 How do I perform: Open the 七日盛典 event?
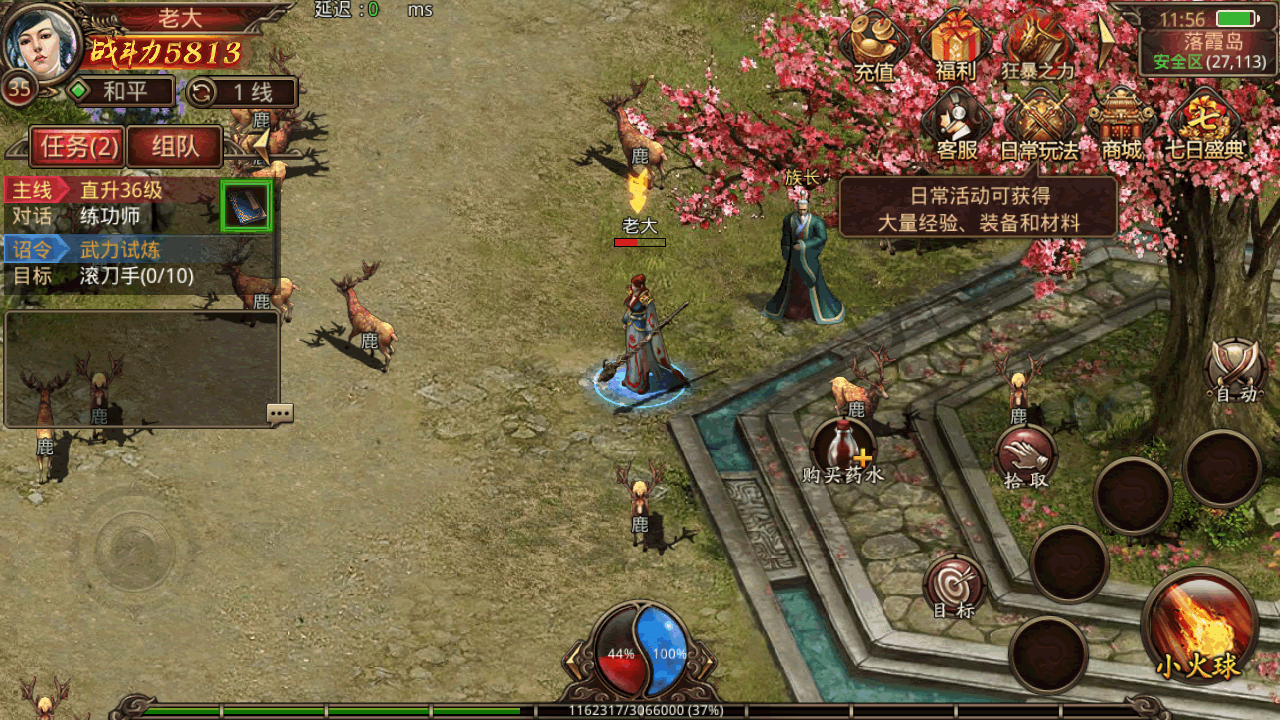[1206, 125]
